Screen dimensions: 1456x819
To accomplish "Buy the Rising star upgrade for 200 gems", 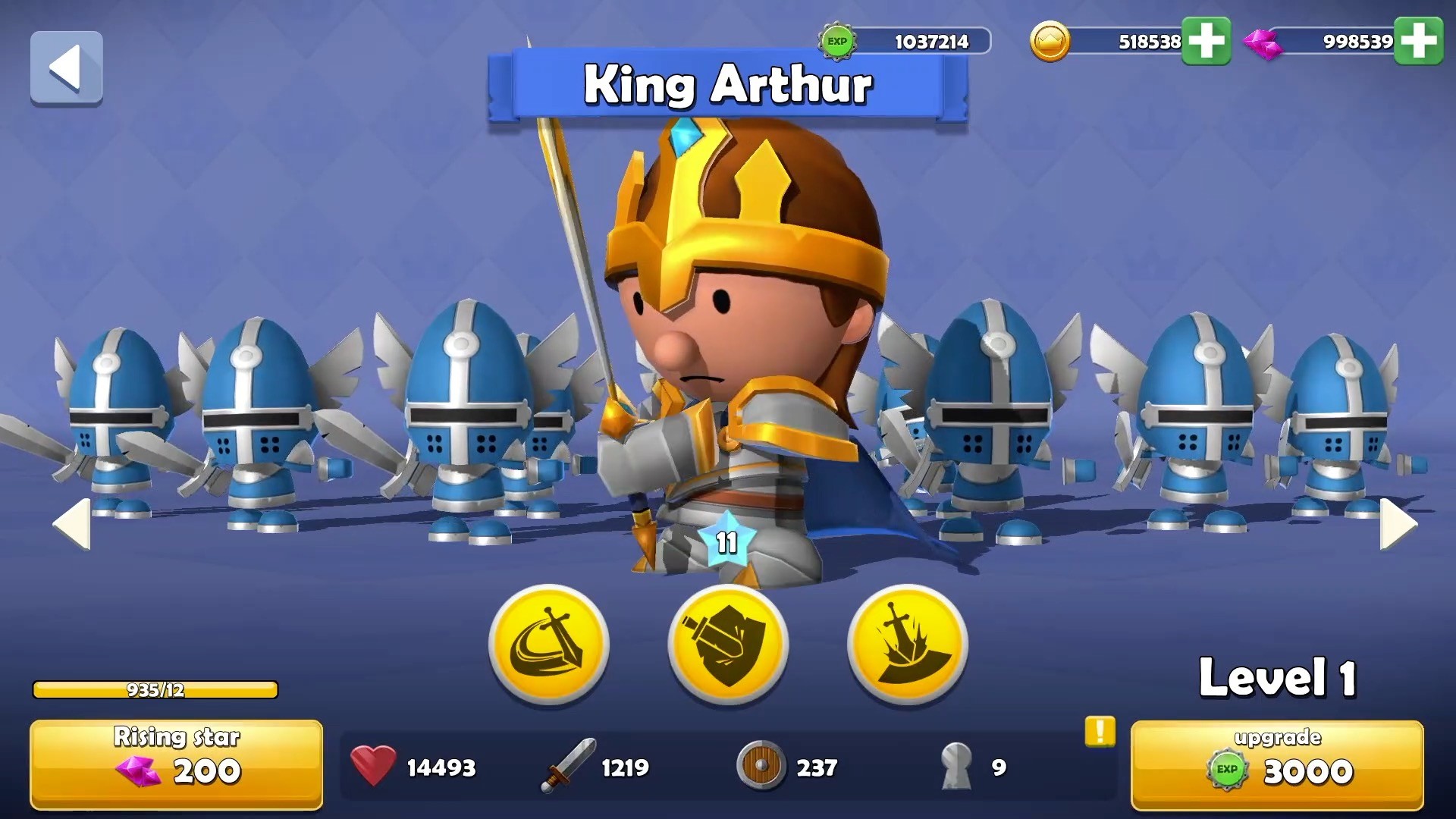I will 176,762.
